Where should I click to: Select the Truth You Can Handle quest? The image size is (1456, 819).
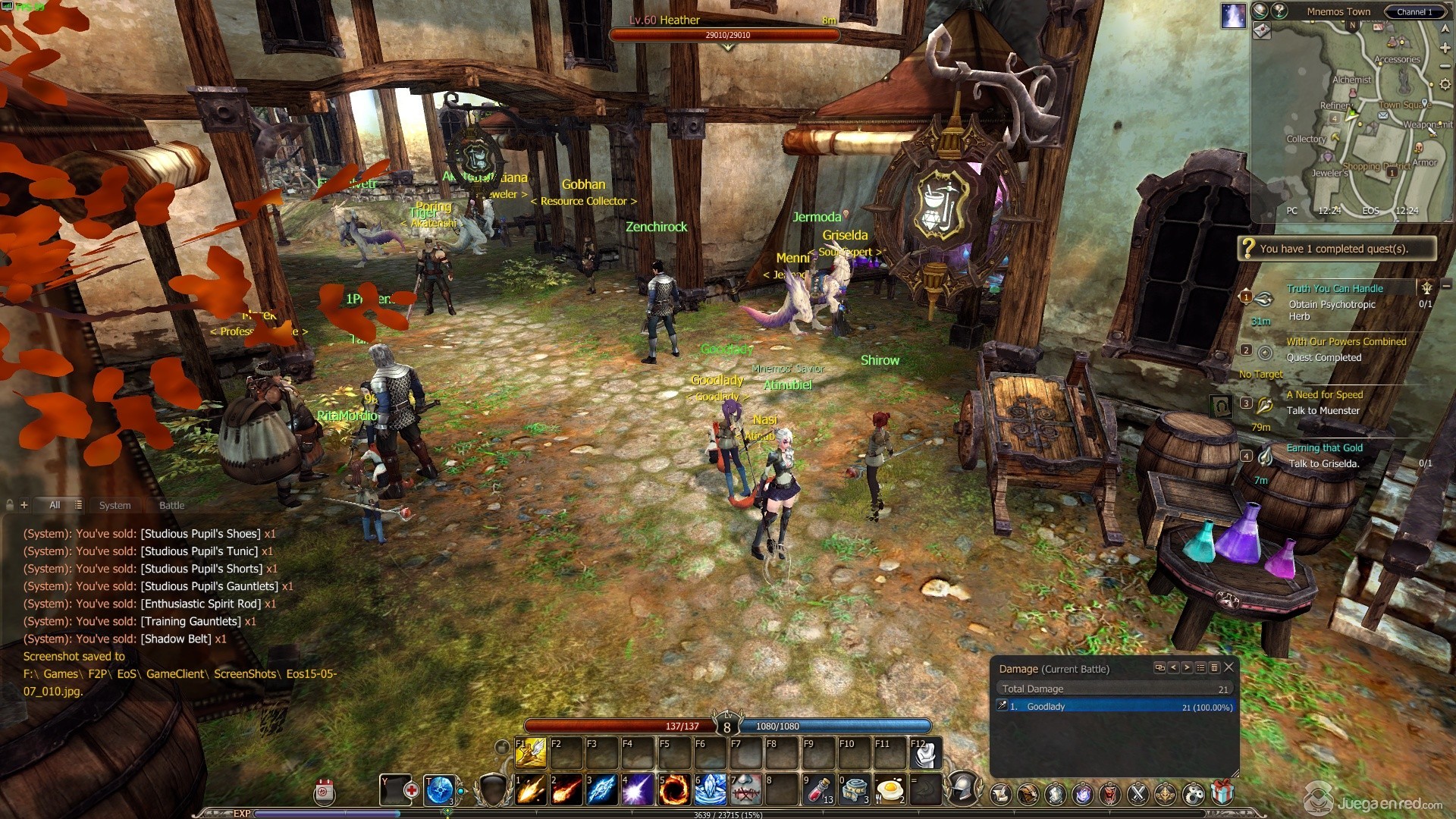click(1335, 289)
